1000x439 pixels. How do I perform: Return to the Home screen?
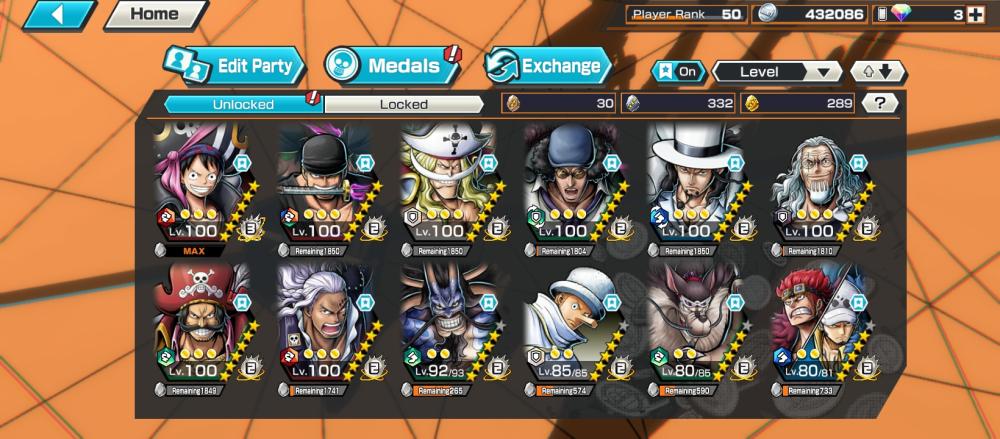point(155,15)
